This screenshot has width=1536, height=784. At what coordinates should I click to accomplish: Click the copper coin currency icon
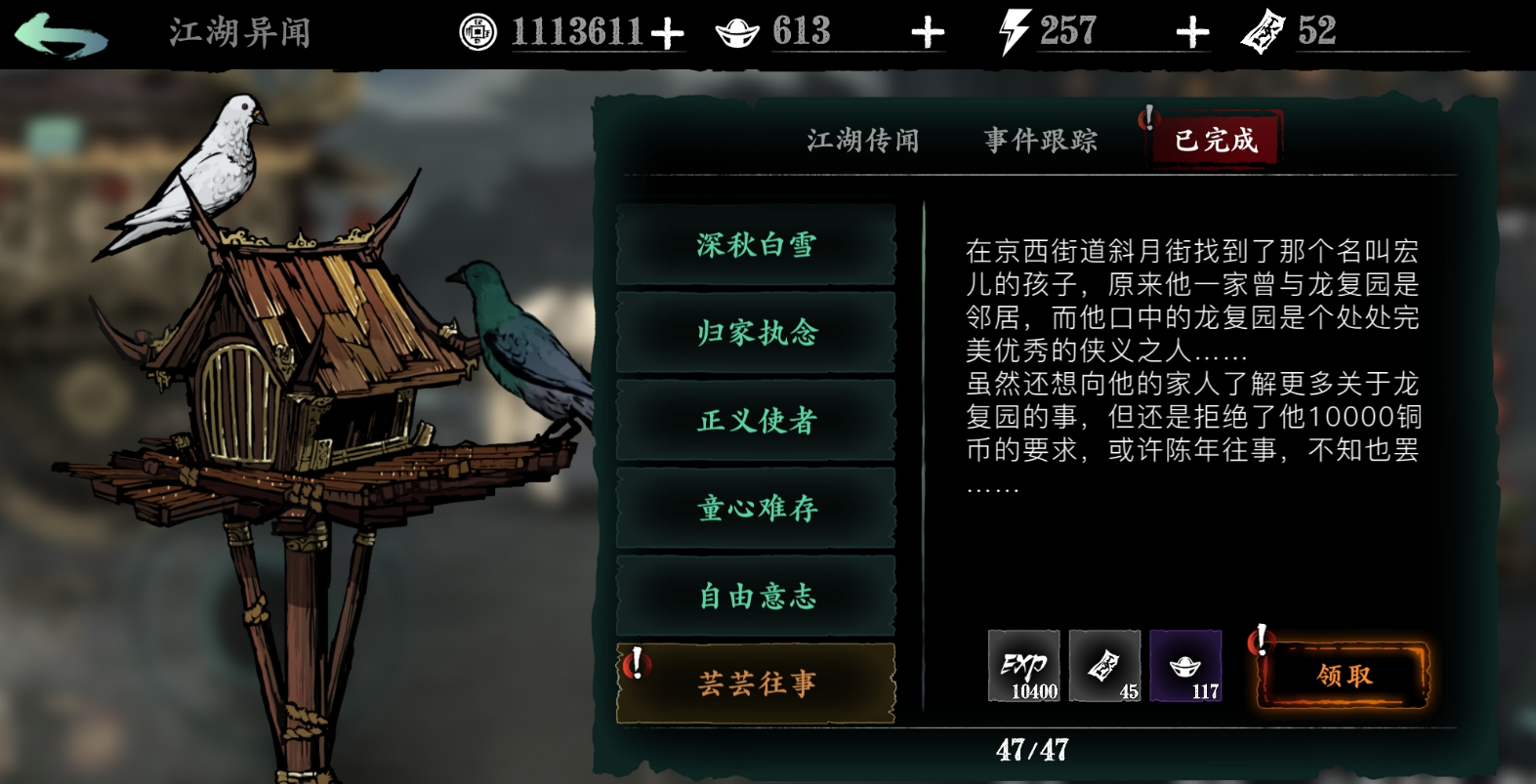477,29
